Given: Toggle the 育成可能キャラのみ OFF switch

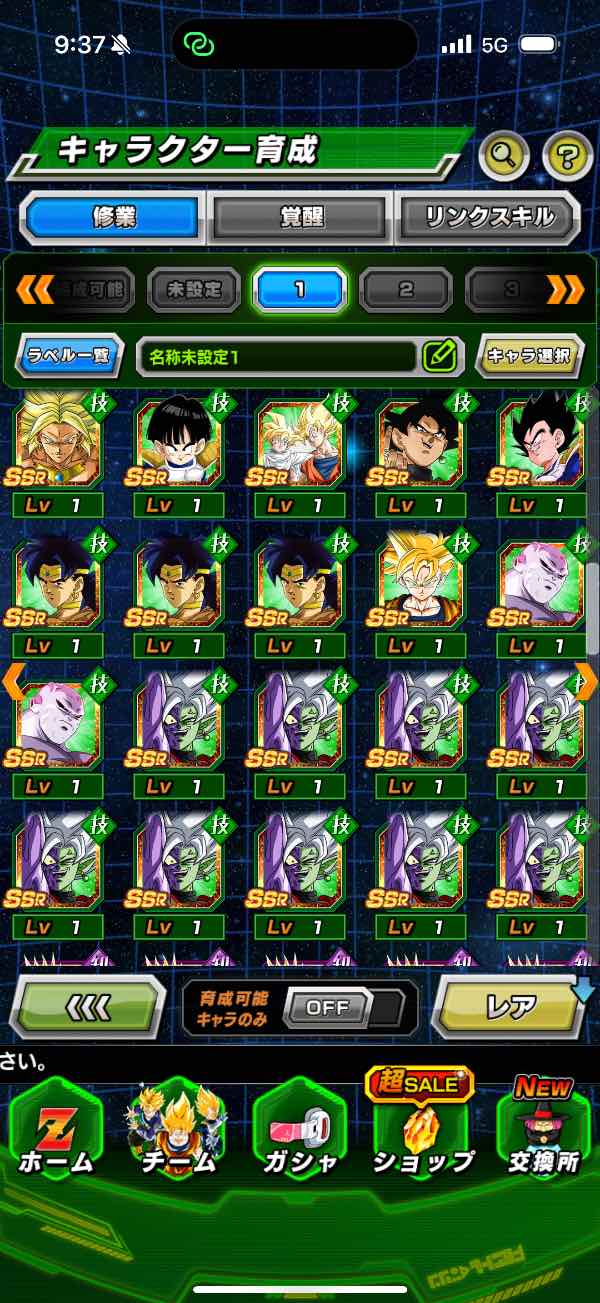Looking at the screenshot, I should click(327, 1007).
